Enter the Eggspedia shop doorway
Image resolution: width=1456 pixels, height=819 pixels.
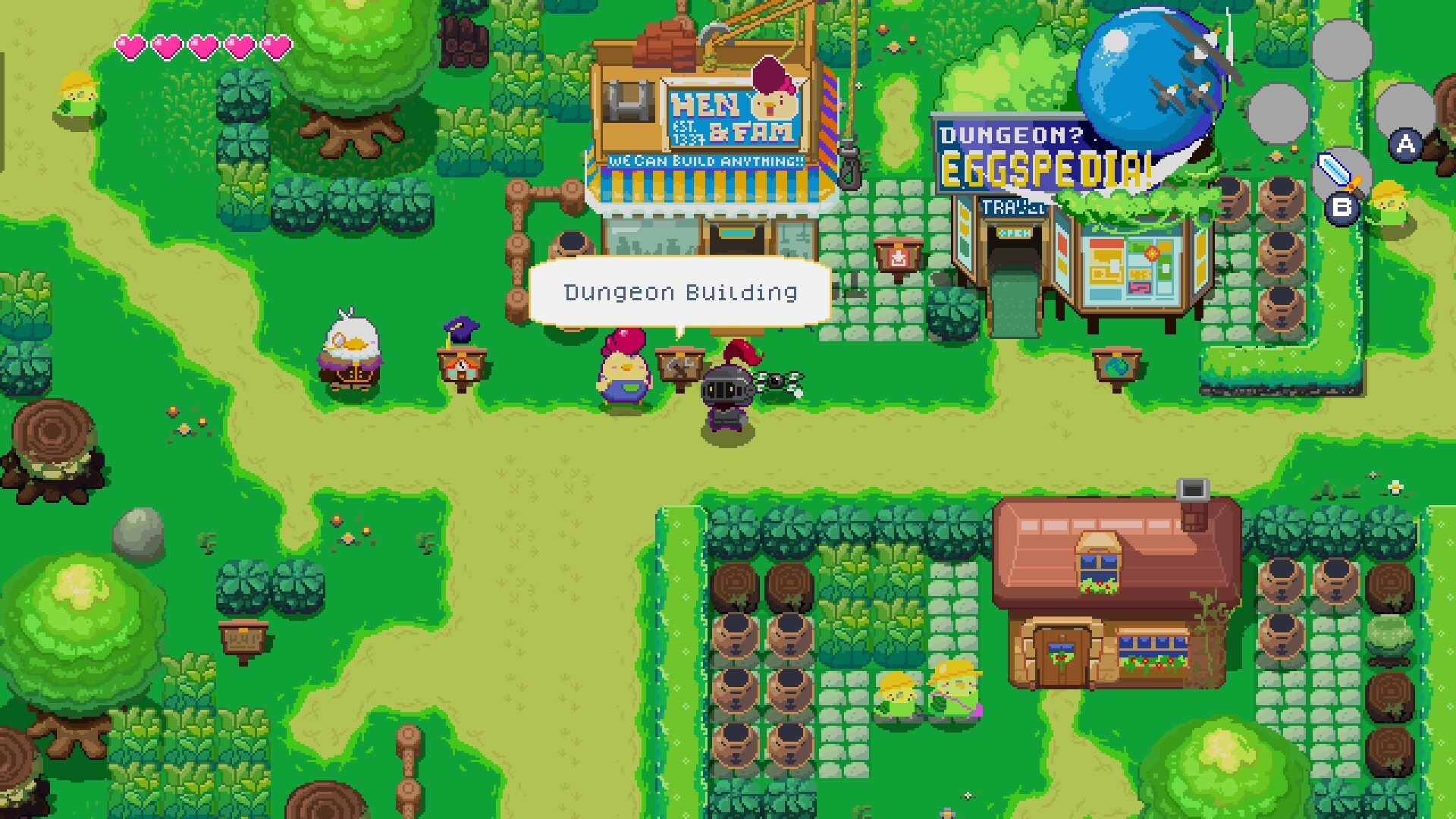point(1013,258)
